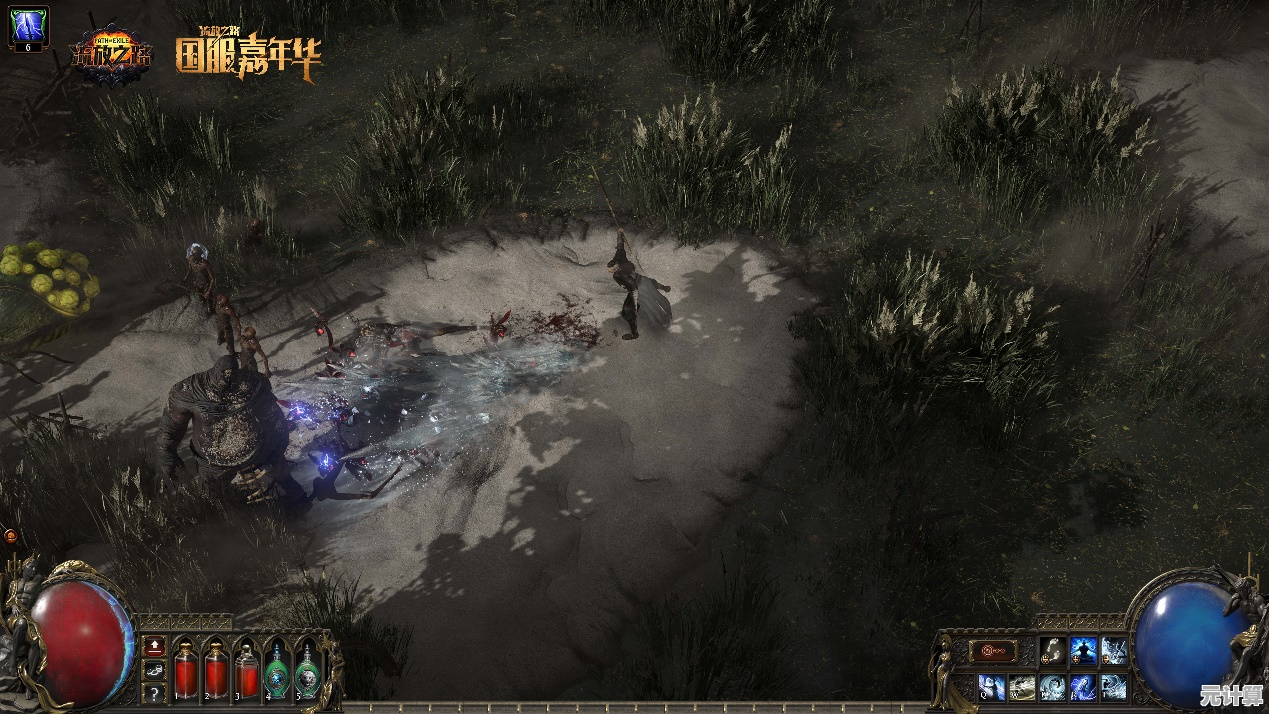Choose the crossed-blades lightning skill icon

tap(1114, 651)
